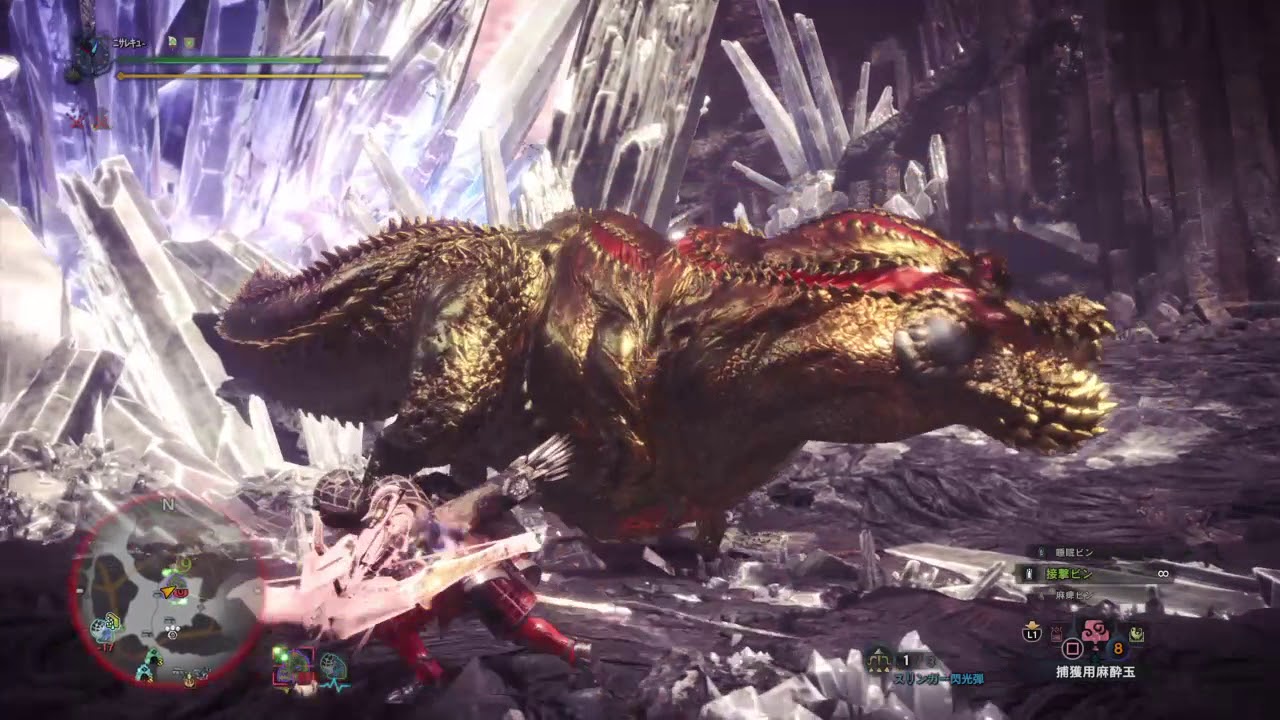This screenshot has height=720, width=1280.
Task: Click the targeted monster icon with red frame
Action: [292, 665]
